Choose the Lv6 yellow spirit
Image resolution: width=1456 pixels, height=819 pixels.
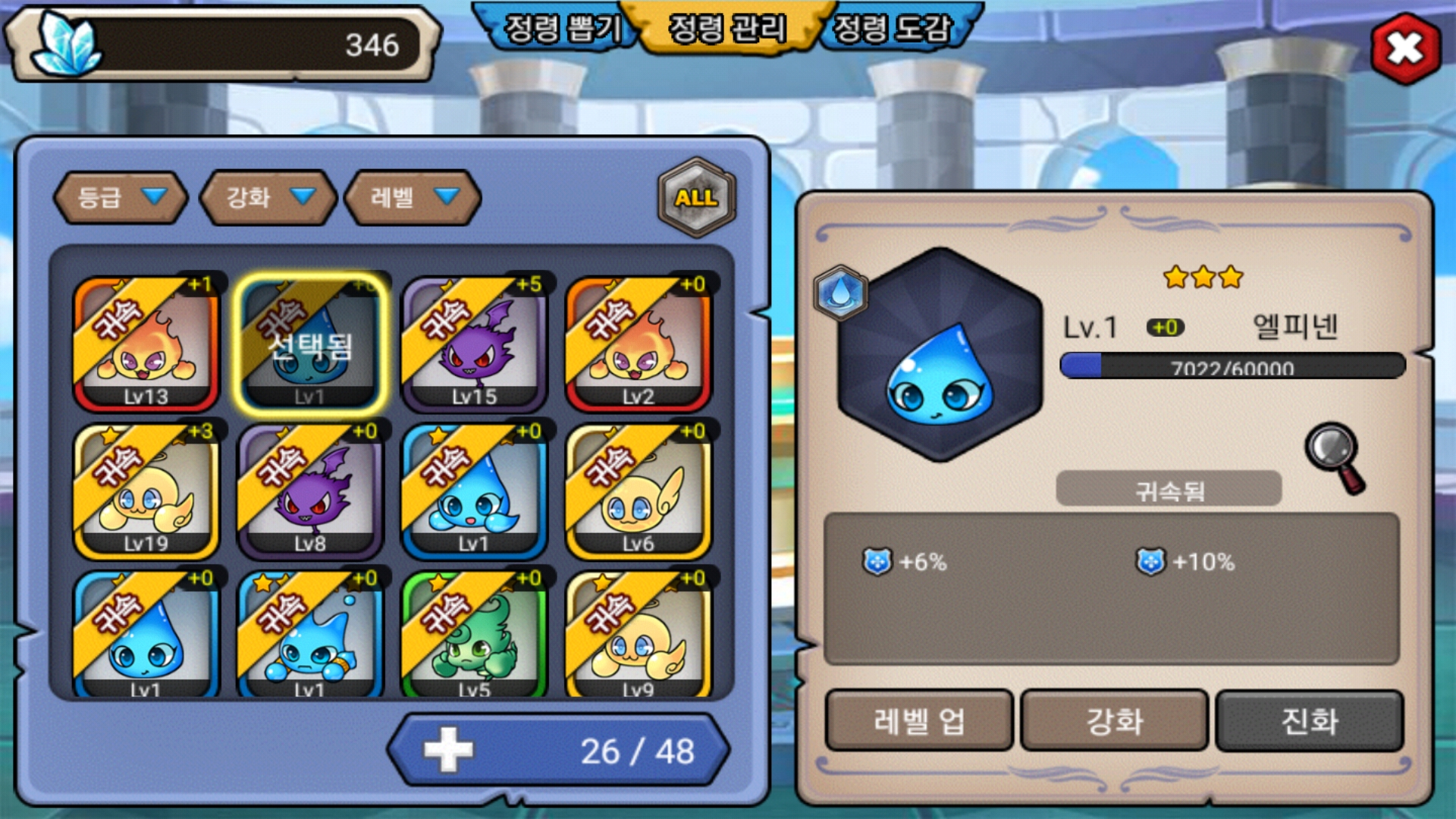coord(638,491)
